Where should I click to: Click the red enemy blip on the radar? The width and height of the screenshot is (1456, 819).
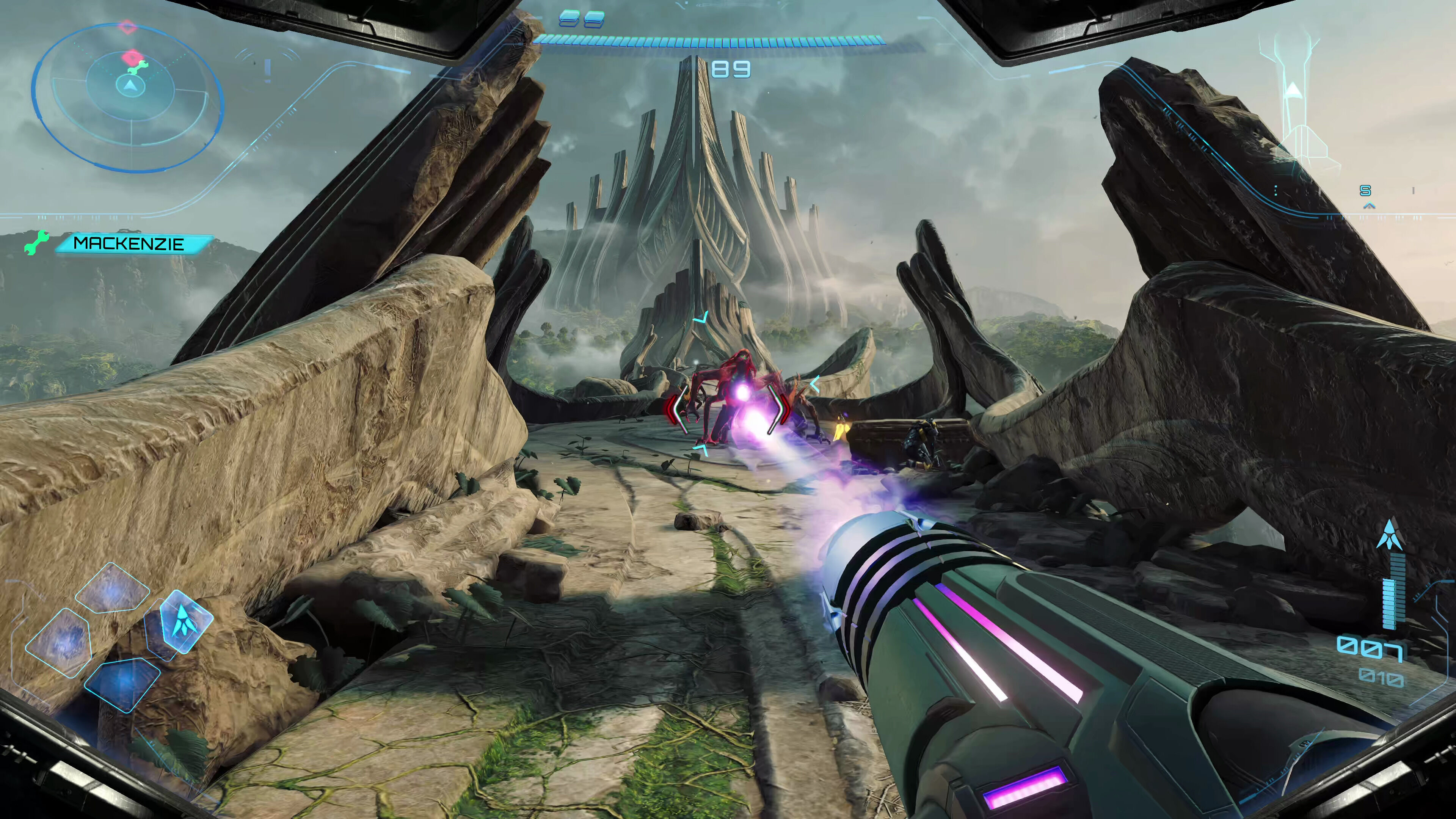click(132, 56)
